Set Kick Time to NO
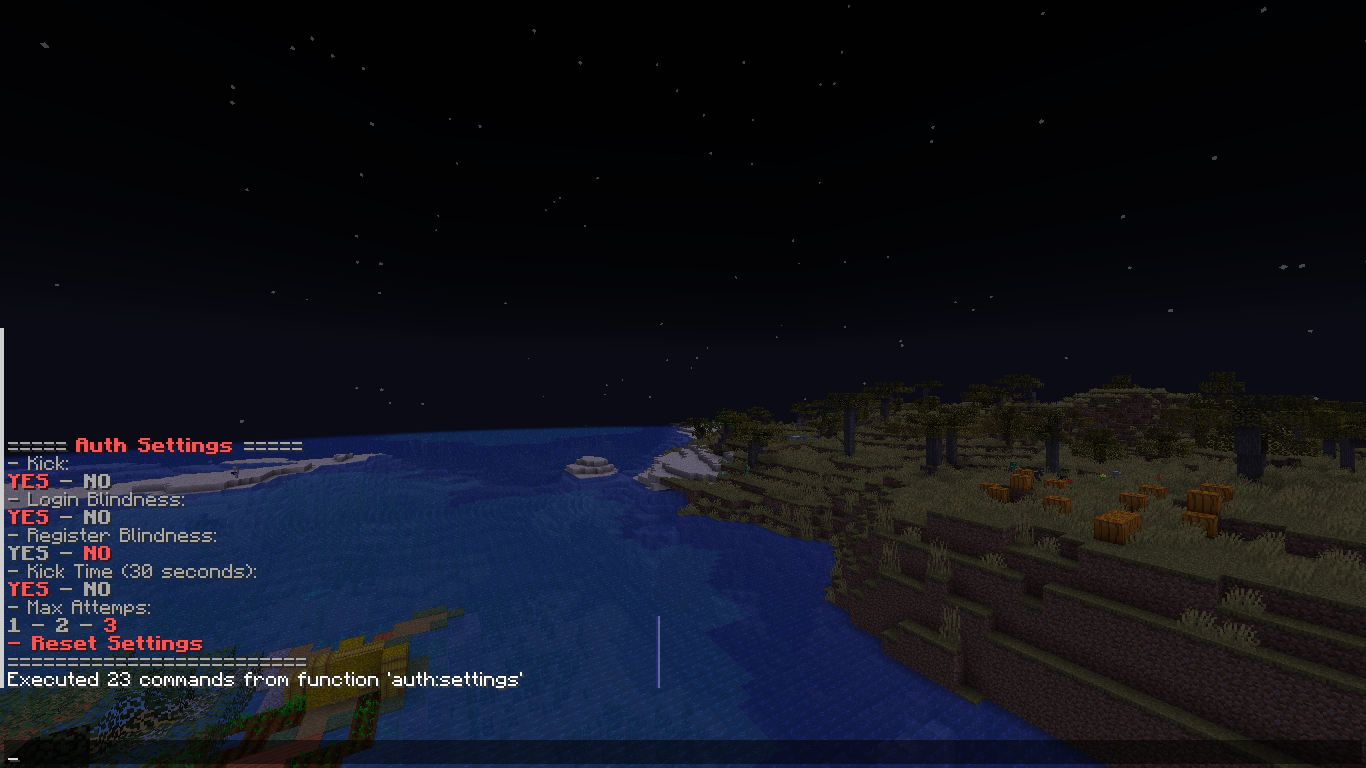 pos(96,589)
